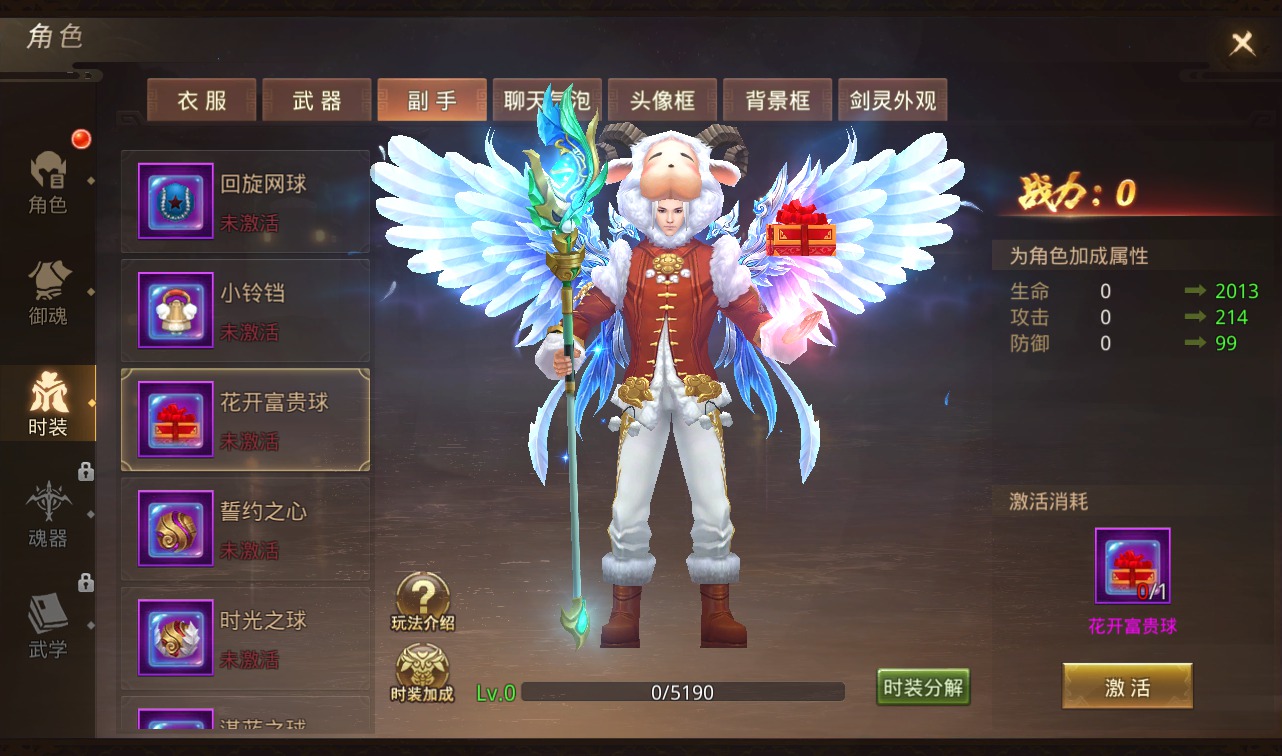Open the locked 魂器 sidebar section
Image resolution: width=1282 pixels, height=756 pixels.
[x=48, y=514]
